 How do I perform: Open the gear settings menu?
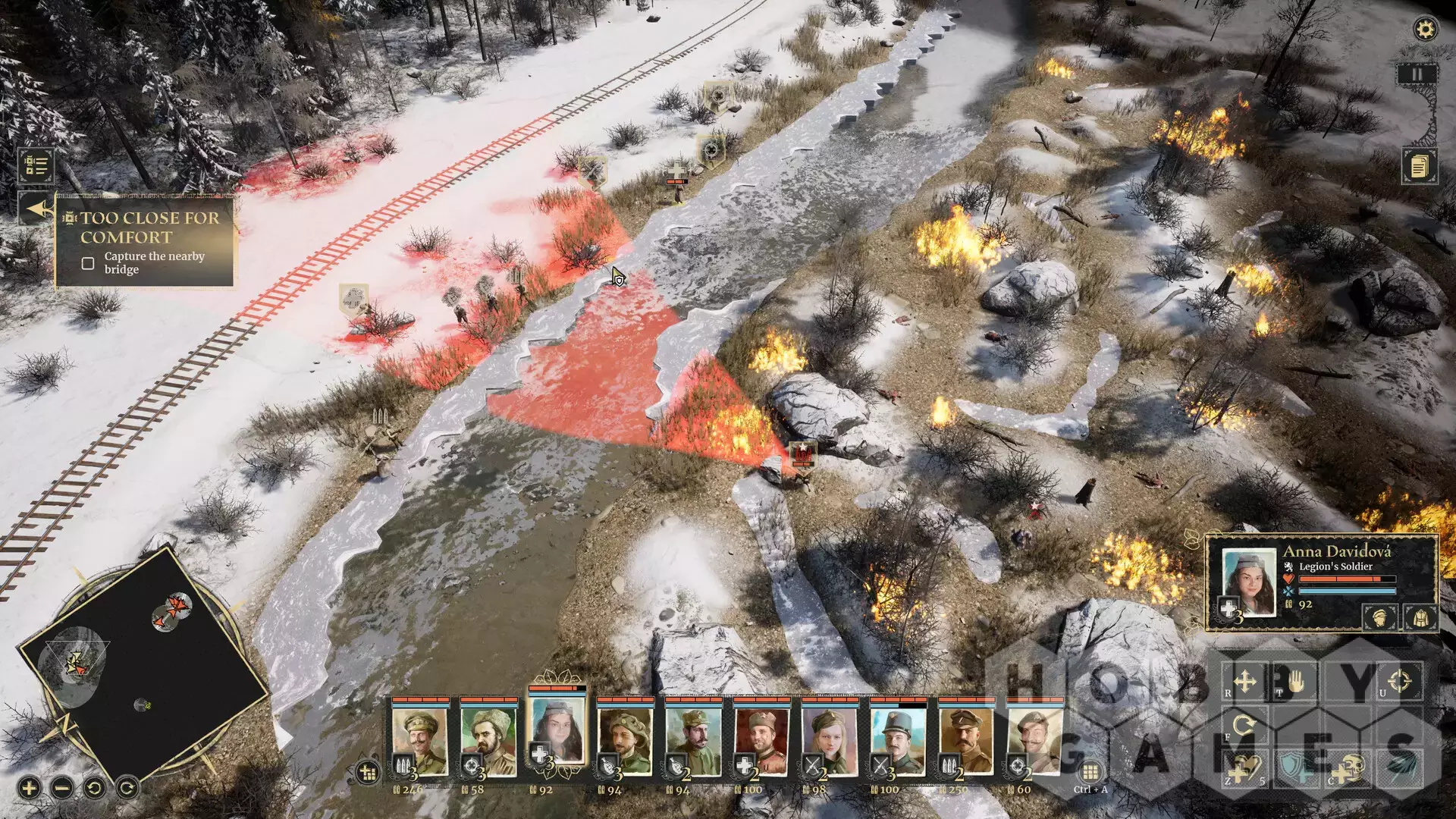1425,30
